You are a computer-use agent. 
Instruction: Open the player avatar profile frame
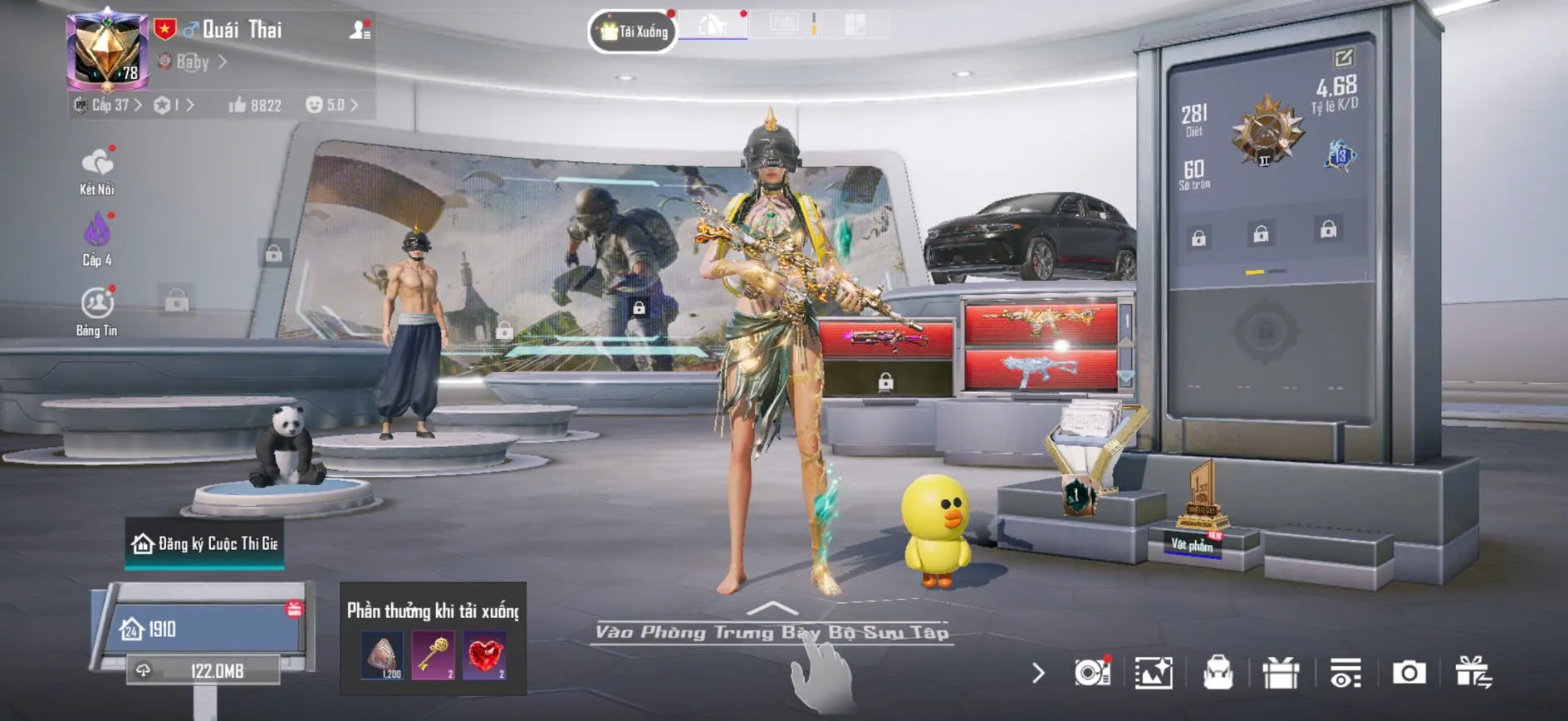(x=107, y=51)
